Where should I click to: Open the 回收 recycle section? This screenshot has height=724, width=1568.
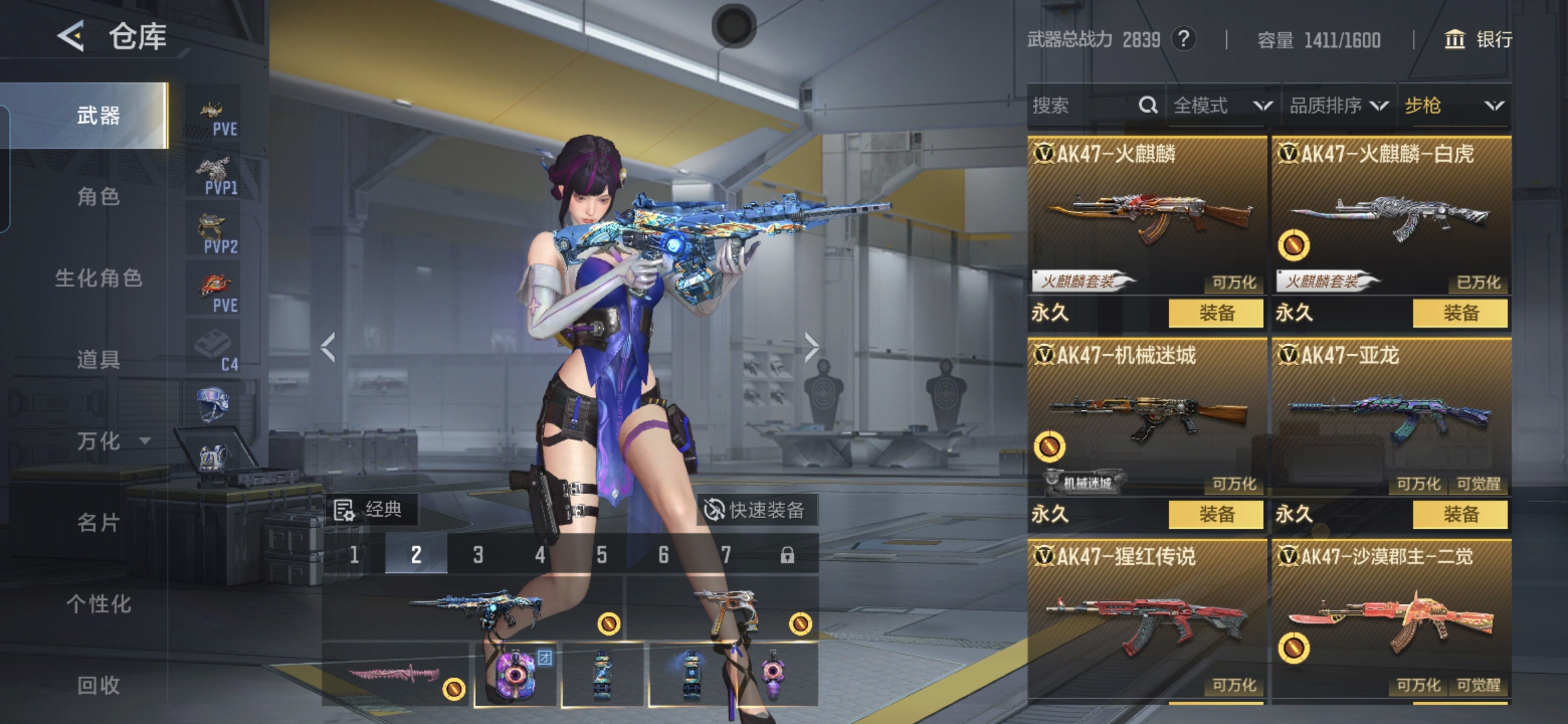pyautogui.click(x=98, y=684)
